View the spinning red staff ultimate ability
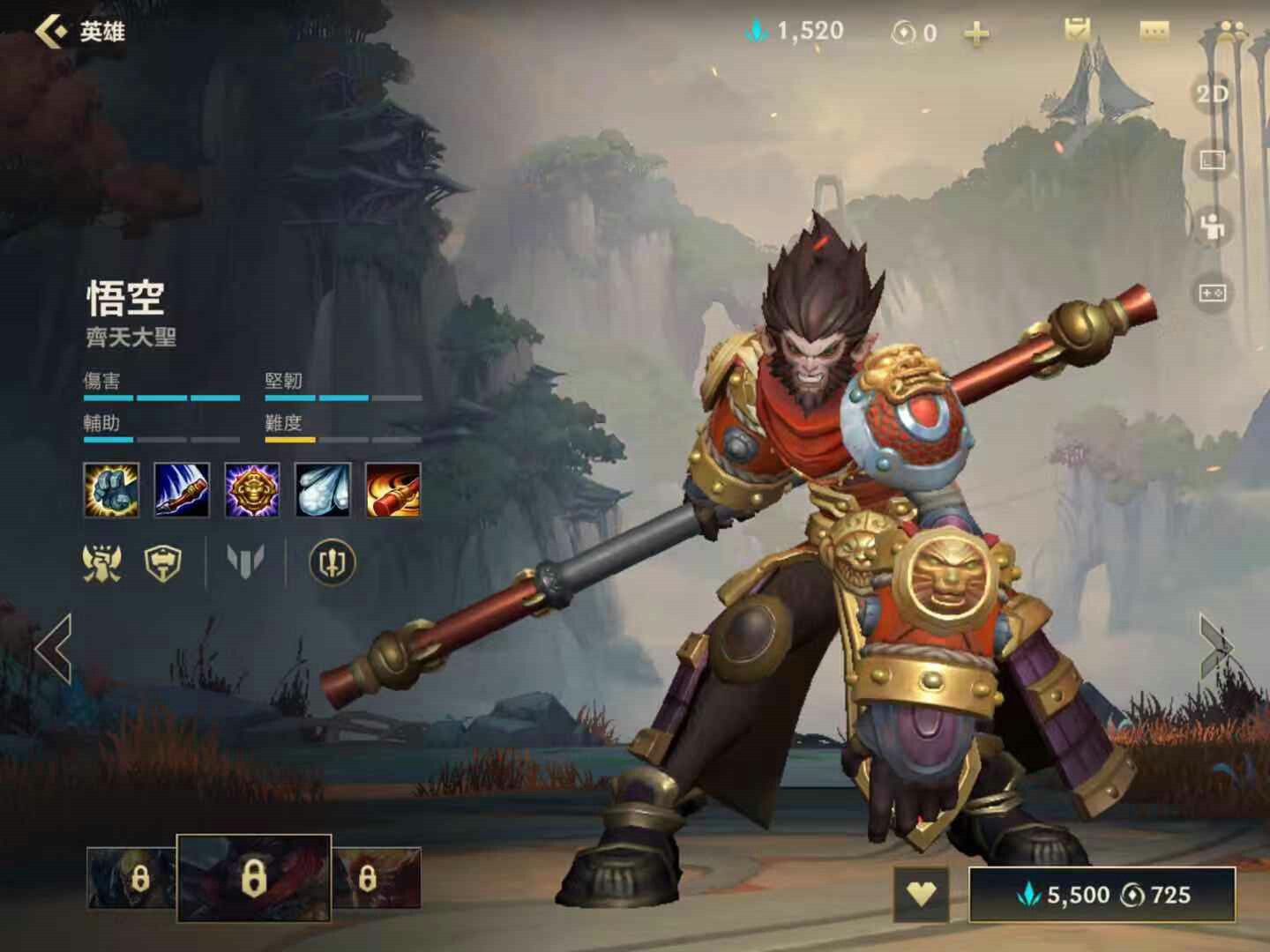Screen dimensions: 1270x952 393,489
